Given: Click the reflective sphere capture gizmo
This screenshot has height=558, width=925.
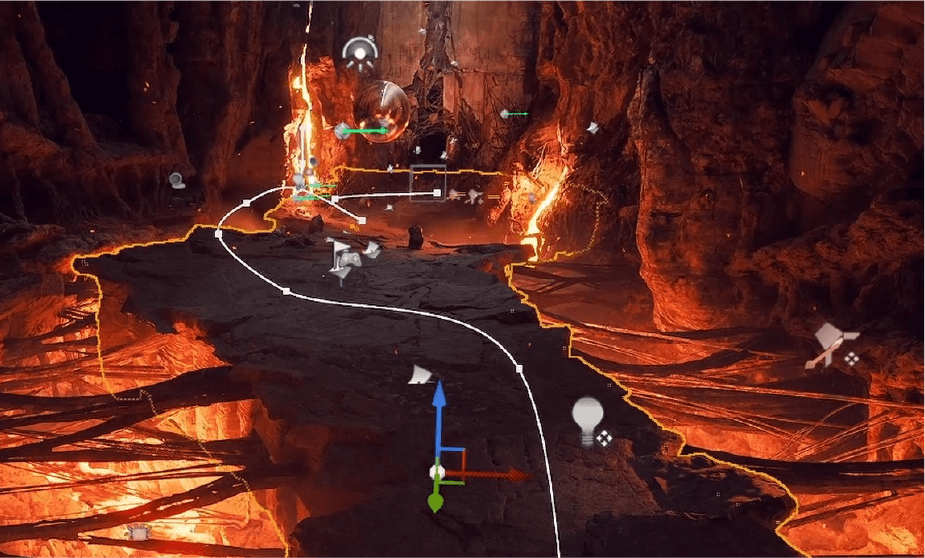Looking at the screenshot, I should [x=382, y=109].
